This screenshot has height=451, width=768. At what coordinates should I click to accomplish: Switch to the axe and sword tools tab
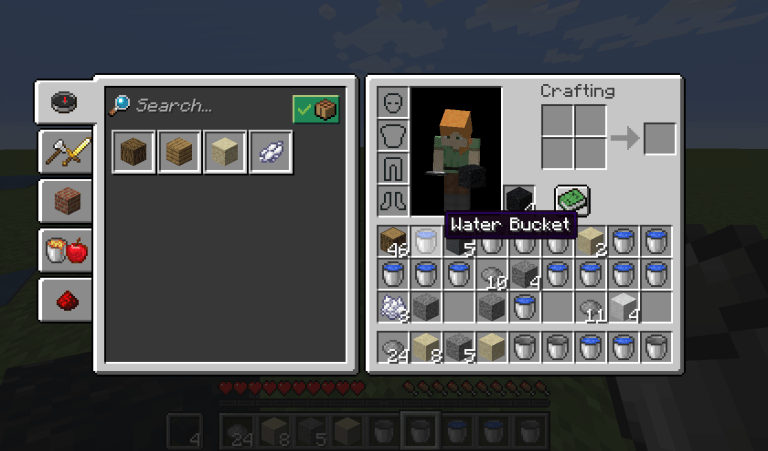pos(64,151)
